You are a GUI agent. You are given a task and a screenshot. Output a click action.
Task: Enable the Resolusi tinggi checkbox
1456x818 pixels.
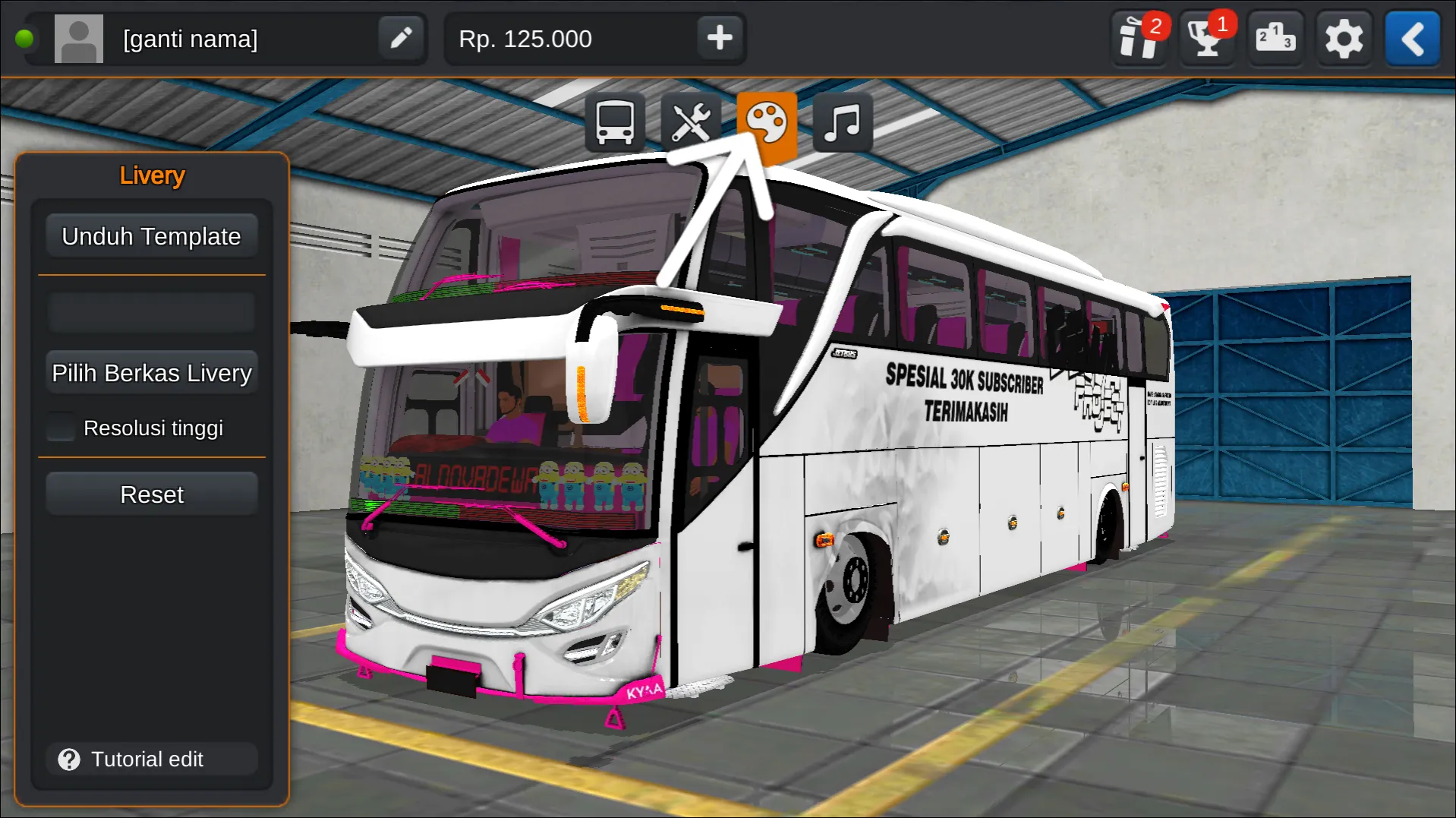(60, 427)
